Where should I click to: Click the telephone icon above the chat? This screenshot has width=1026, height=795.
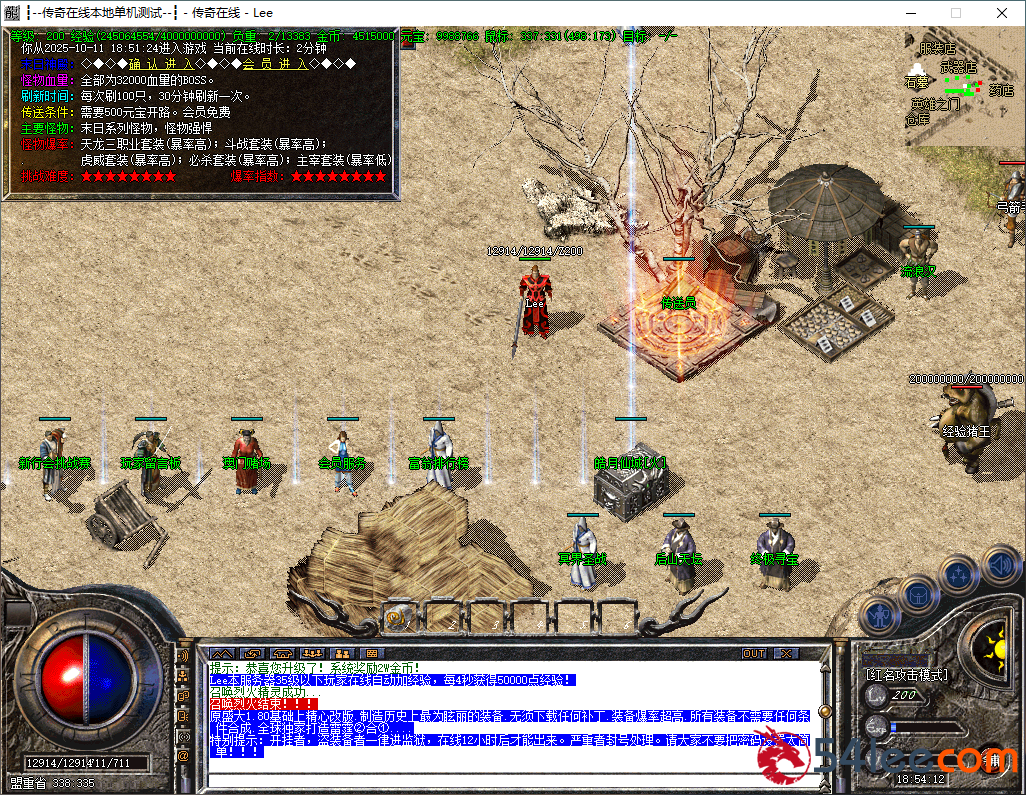282,653
